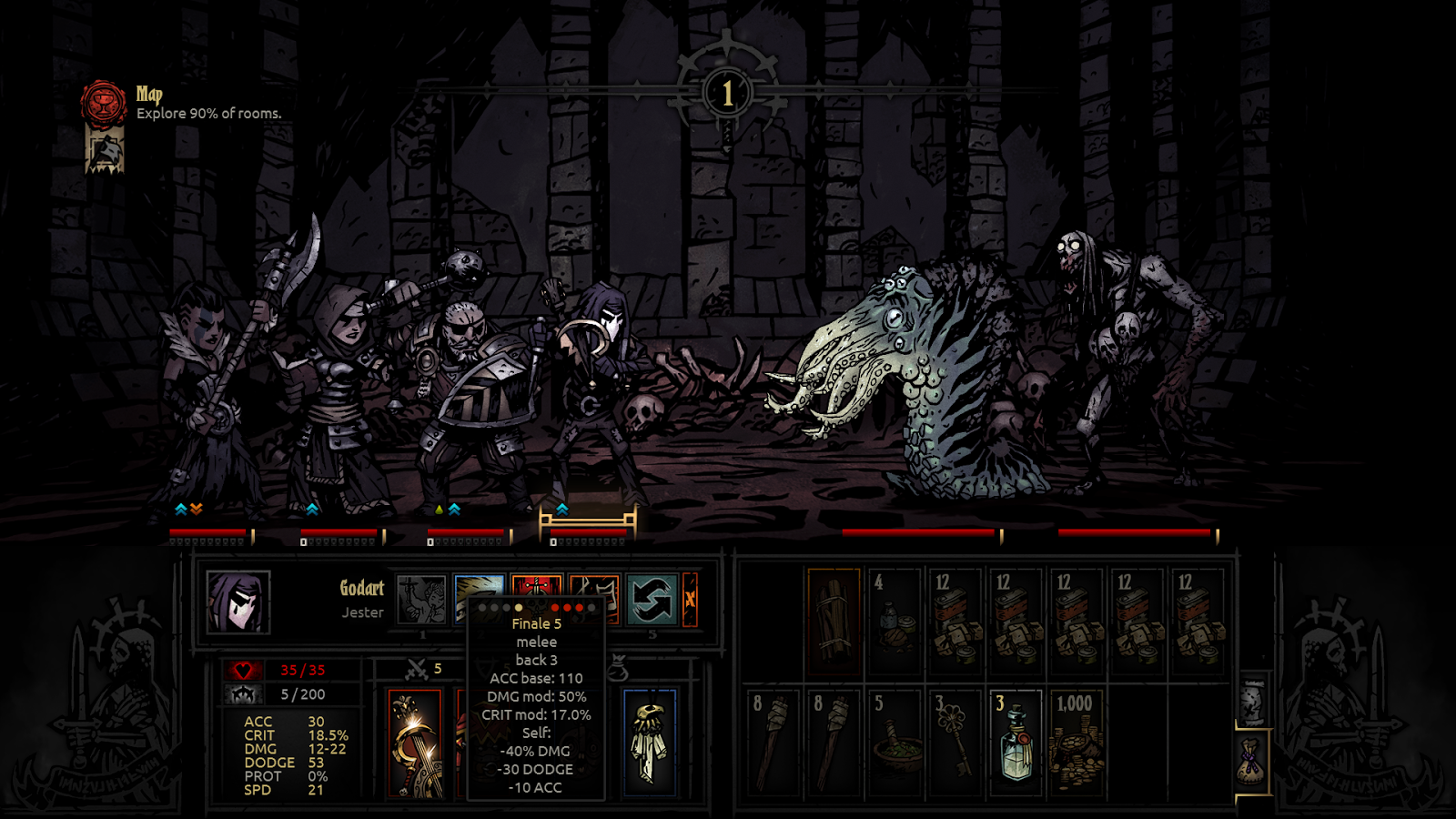Choose the Move swap-arrows skill
The height and width of the screenshot is (819, 1456).
click(652, 600)
